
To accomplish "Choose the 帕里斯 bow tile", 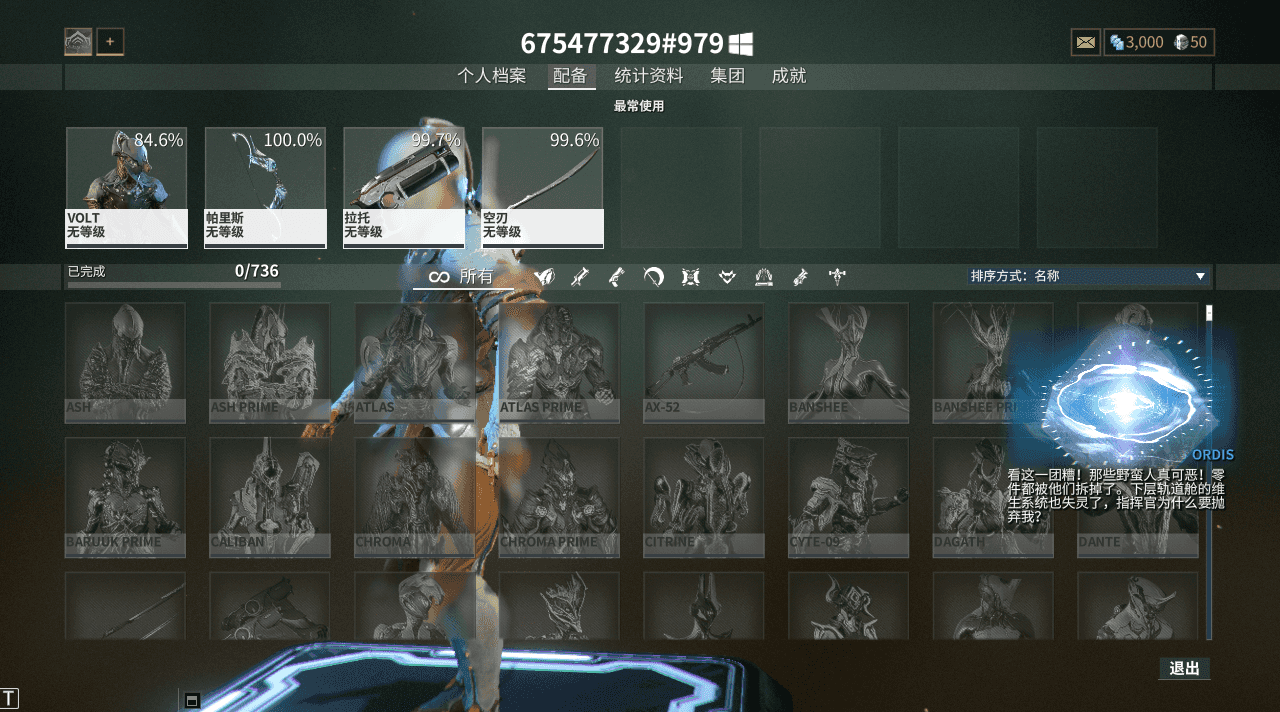I will [265, 187].
